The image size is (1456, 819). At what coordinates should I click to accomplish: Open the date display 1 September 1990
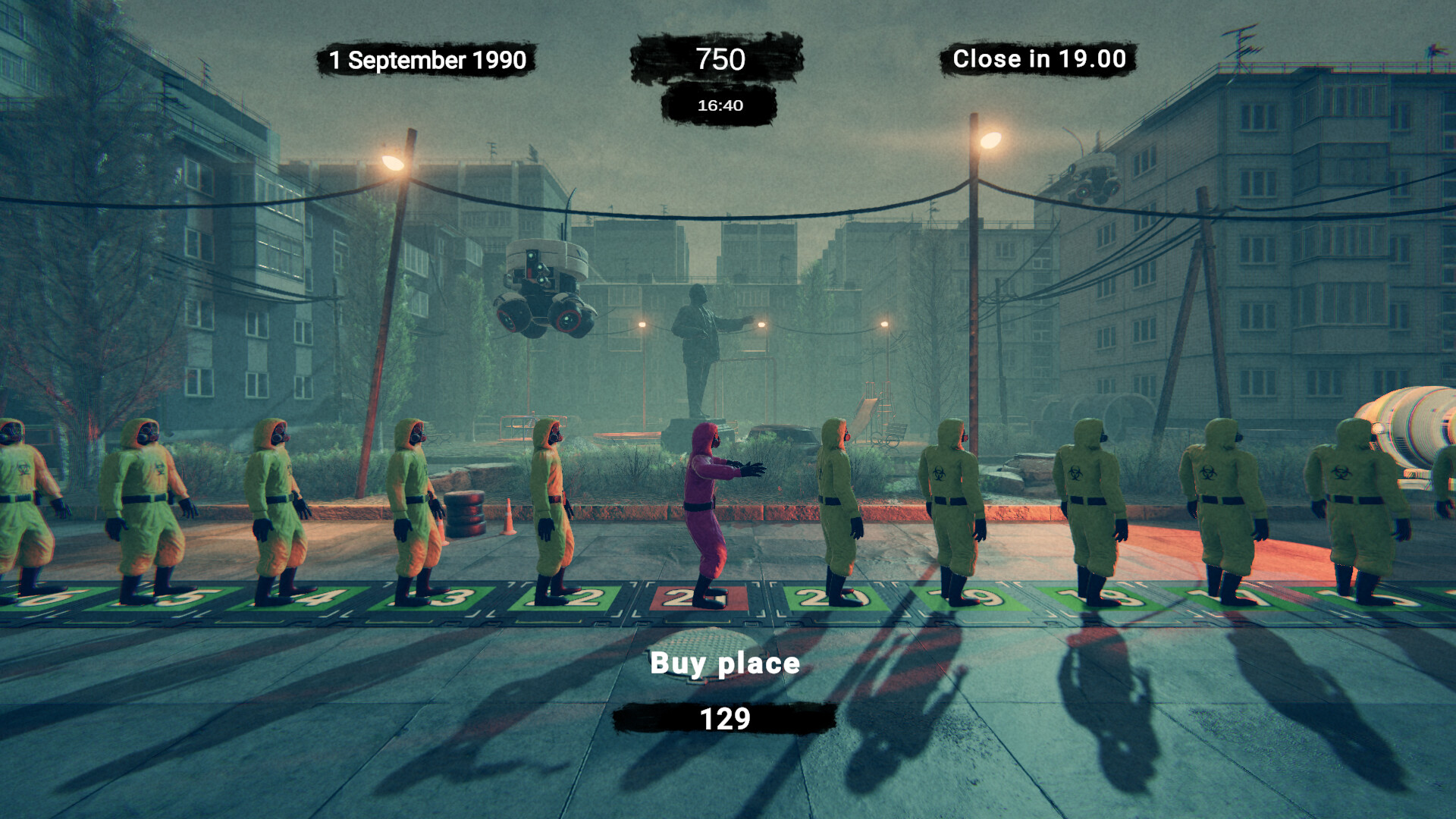429,58
